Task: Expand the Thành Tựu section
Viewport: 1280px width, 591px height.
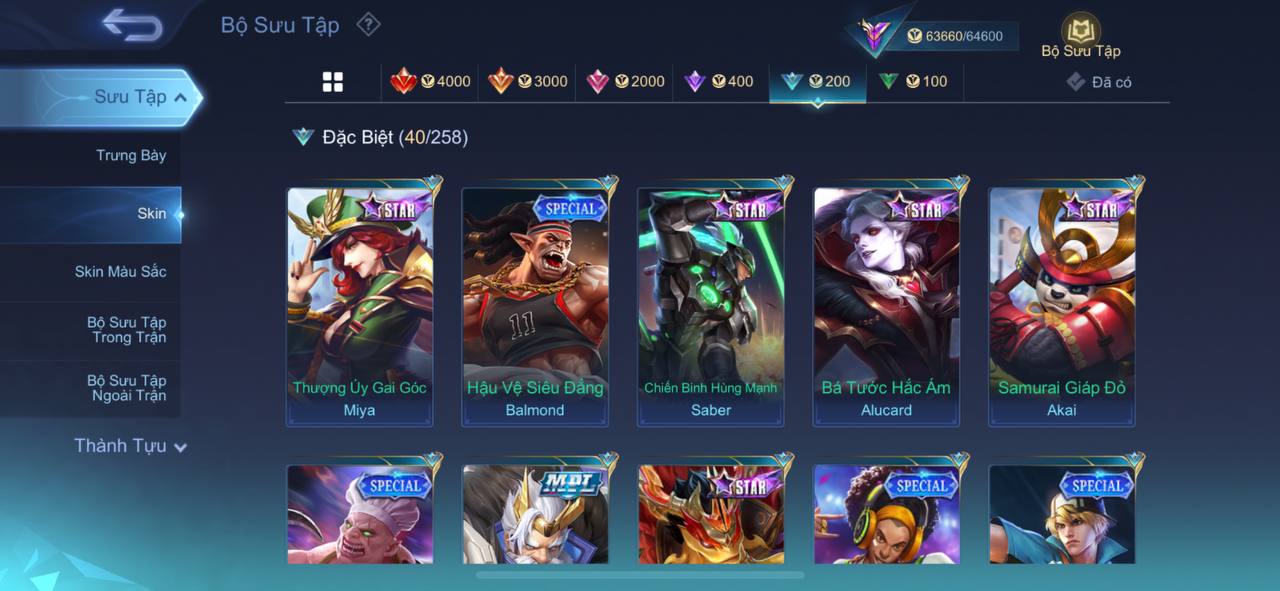Action: 130,446
